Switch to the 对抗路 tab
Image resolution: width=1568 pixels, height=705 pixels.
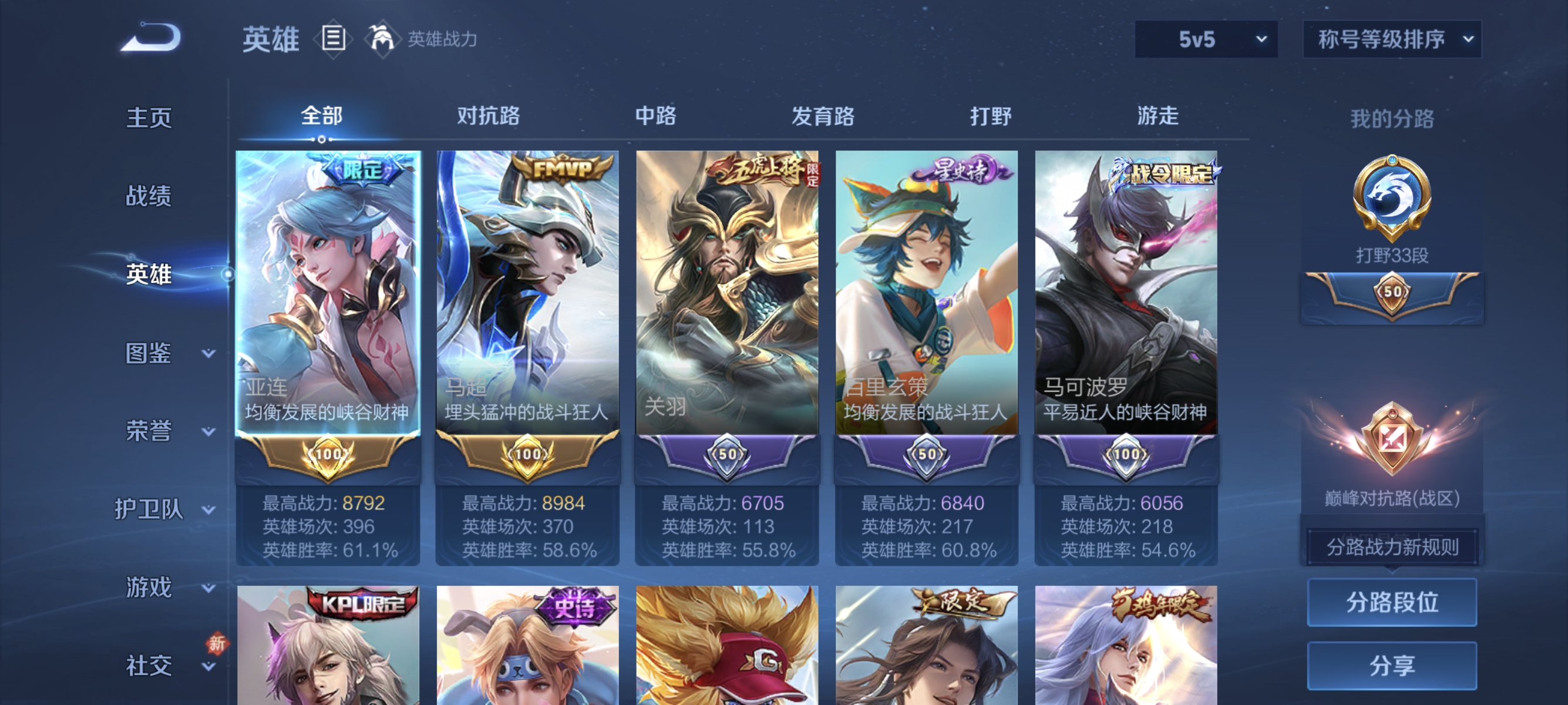[x=488, y=116]
